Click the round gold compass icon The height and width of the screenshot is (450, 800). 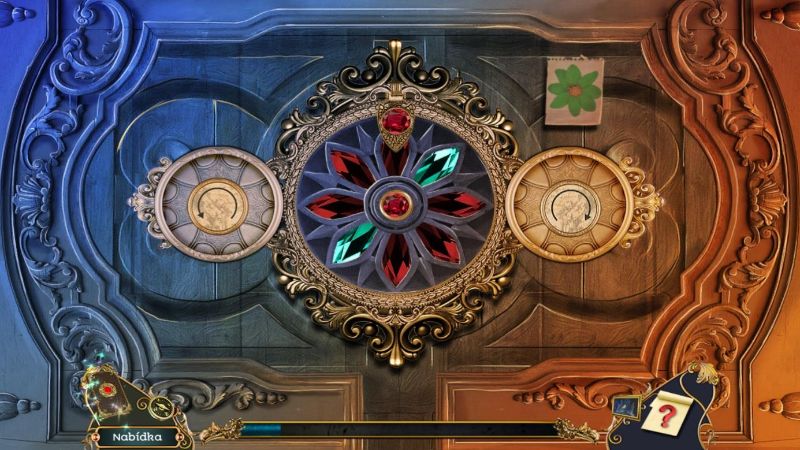pyautogui.click(x=160, y=406)
